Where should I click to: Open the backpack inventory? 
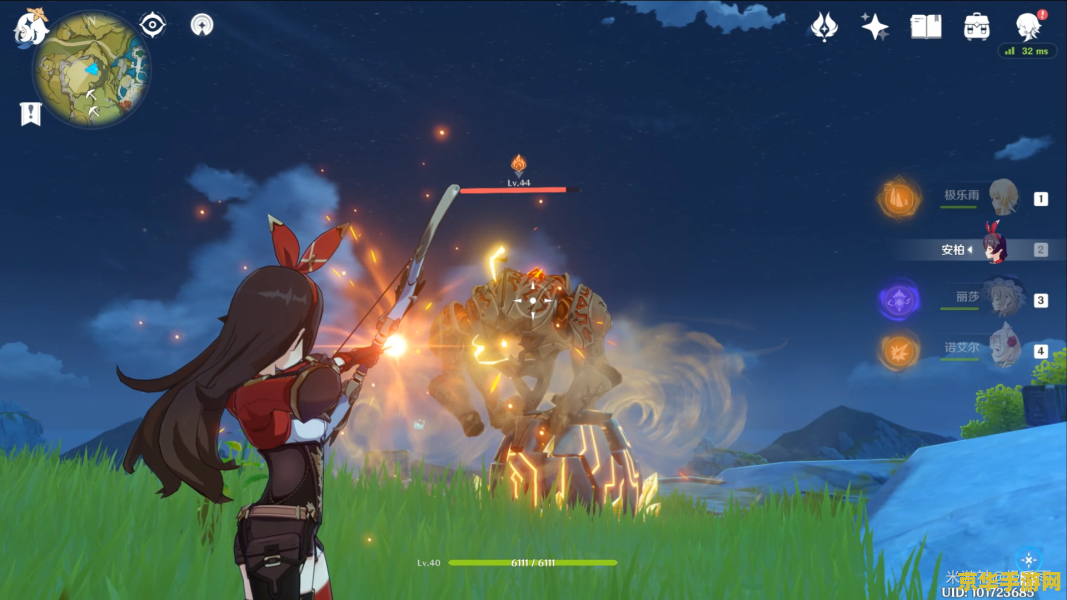coord(977,27)
